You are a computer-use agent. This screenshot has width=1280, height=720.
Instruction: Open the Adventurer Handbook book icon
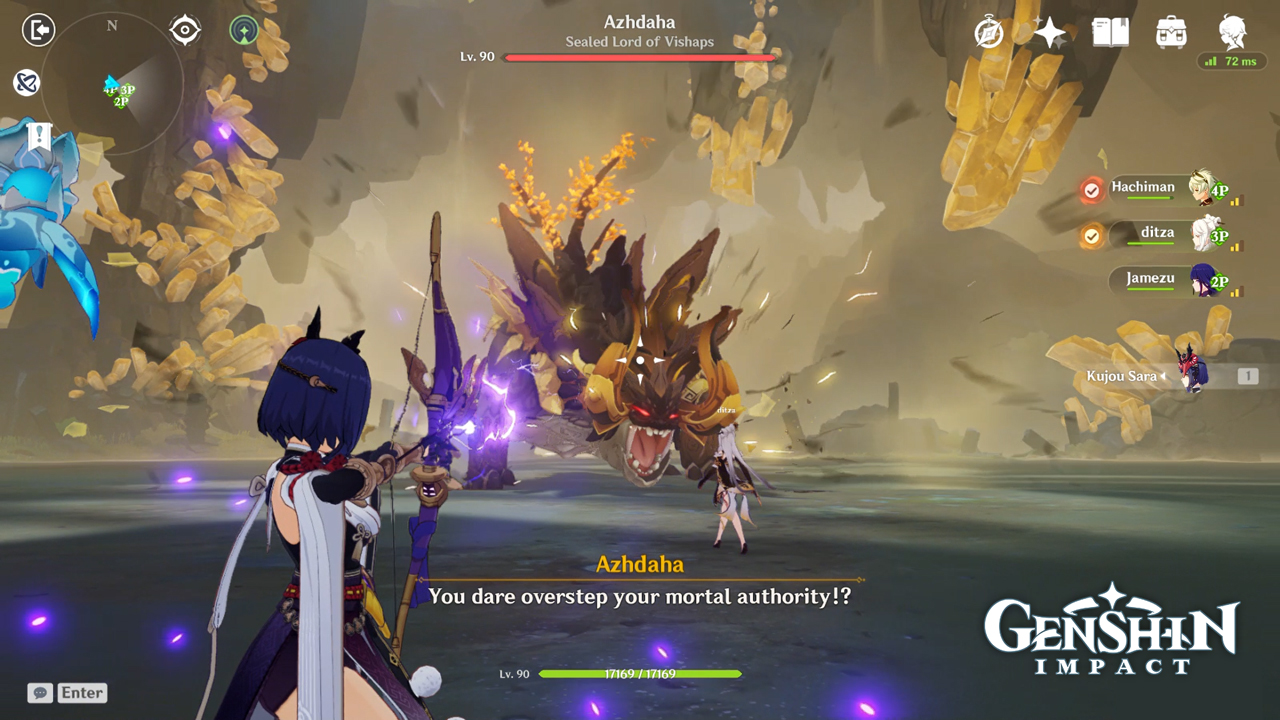[x=1109, y=32]
